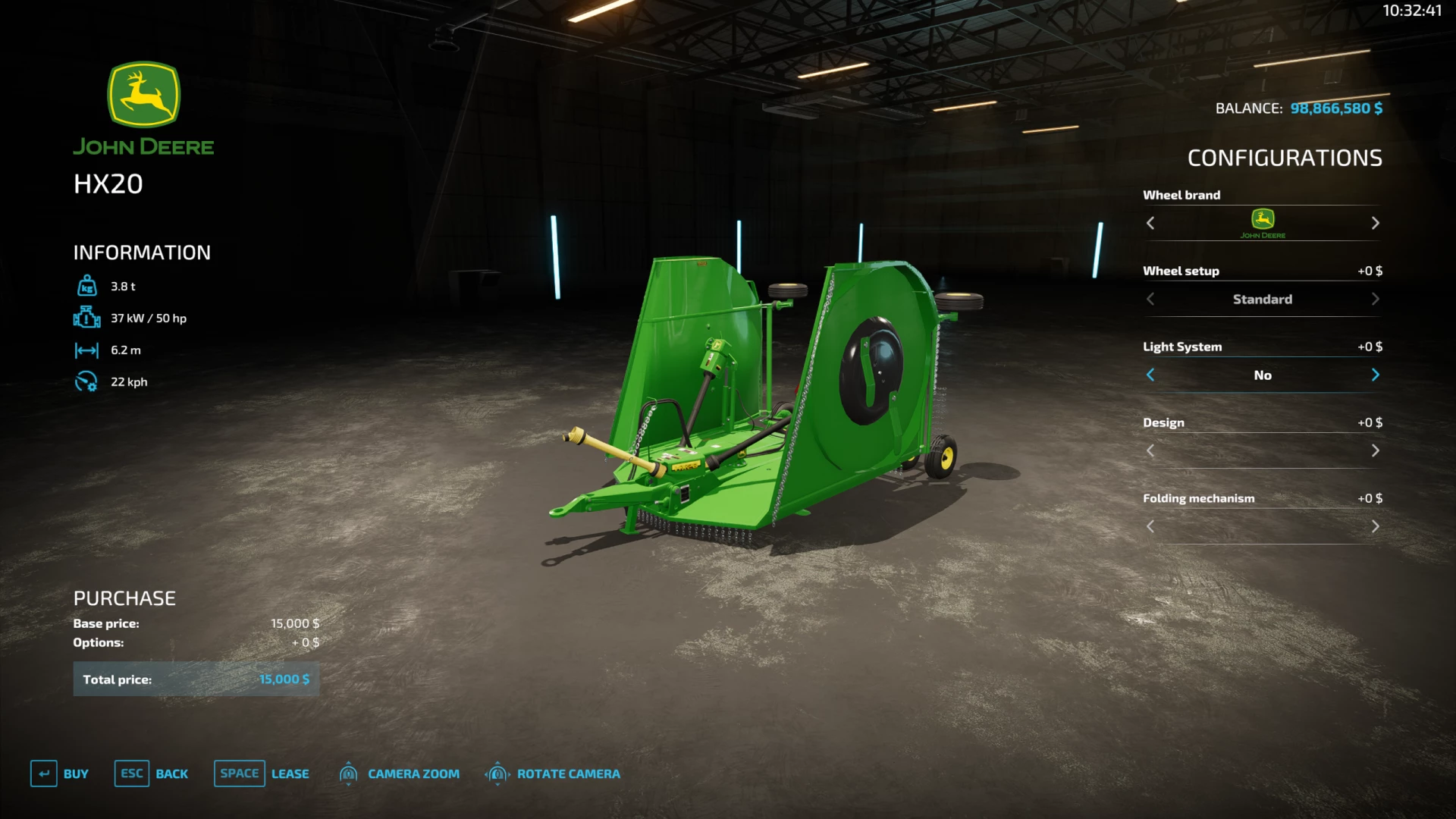
Task: Expand the next Design option
Action: [1376, 450]
